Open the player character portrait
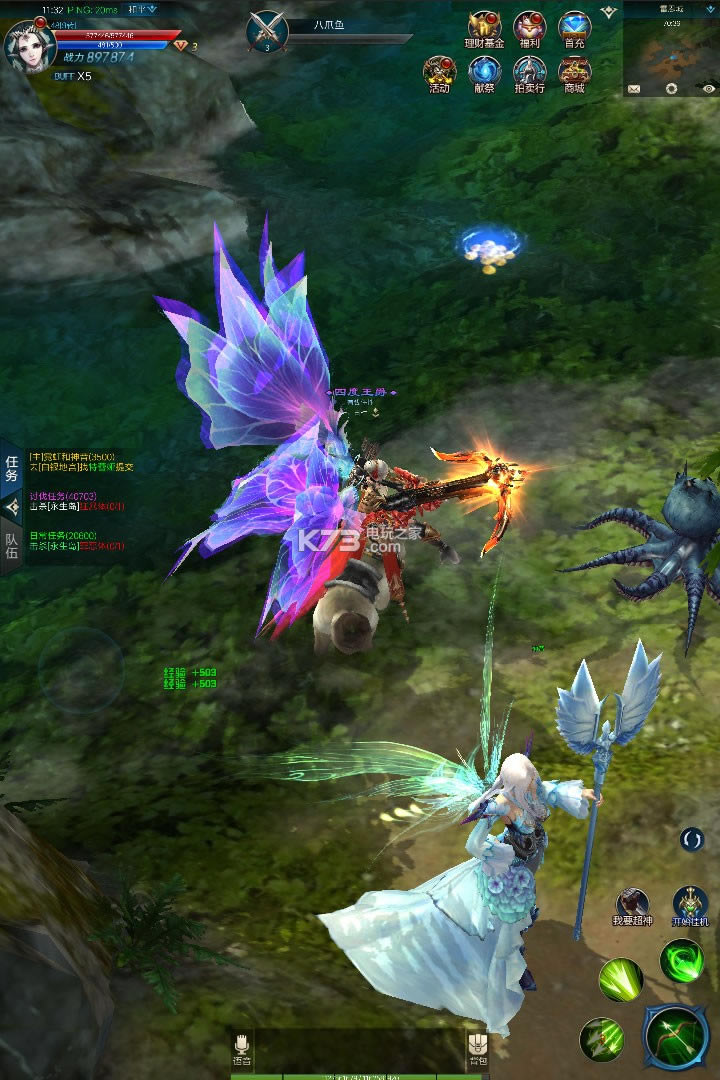Image resolution: width=720 pixels, height=1080 pixels. (x=27, y=43)
